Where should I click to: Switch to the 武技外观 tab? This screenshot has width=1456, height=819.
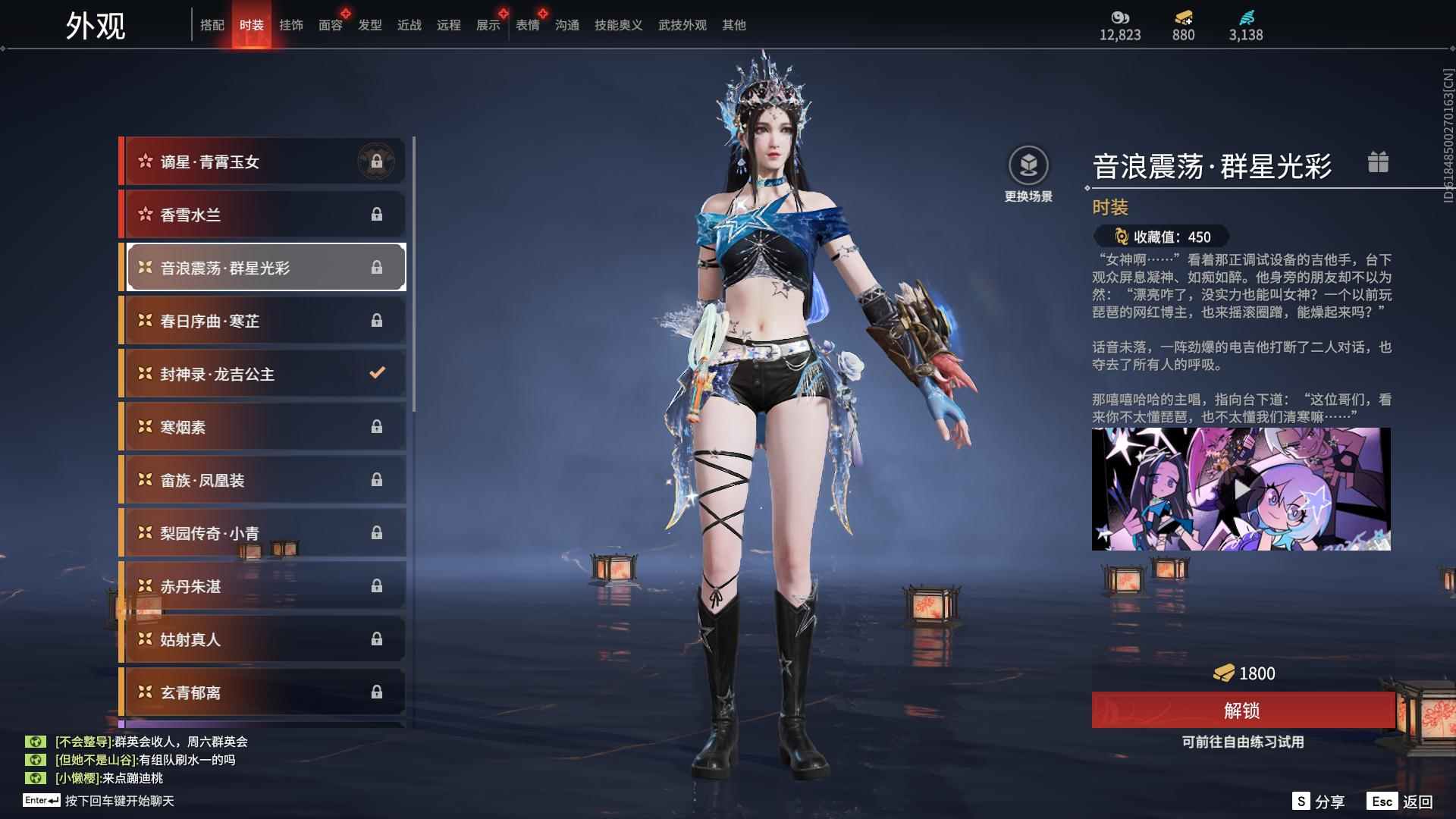pos(682,25)
